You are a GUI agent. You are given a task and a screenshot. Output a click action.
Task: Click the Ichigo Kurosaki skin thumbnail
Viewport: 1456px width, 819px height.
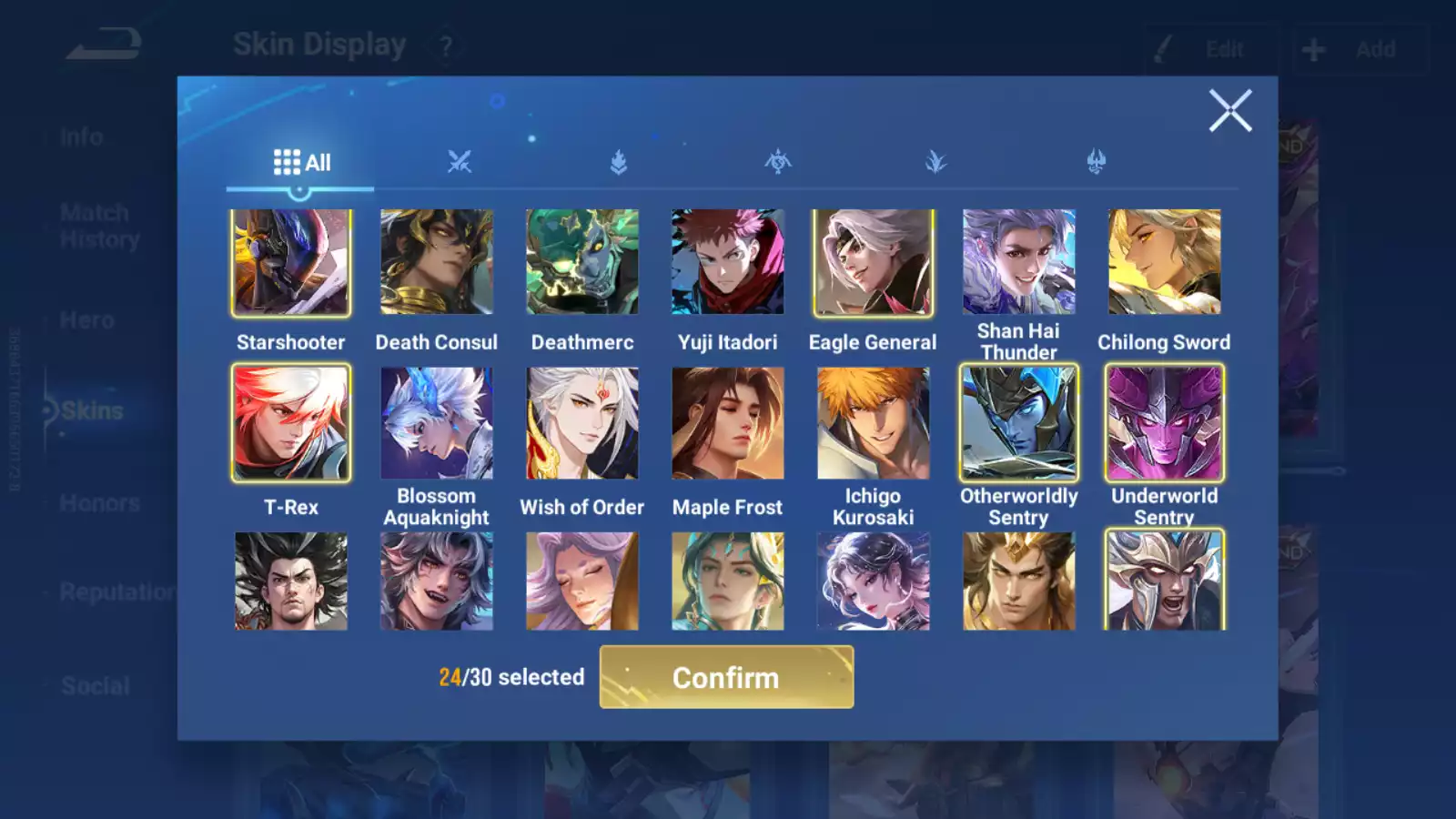(x=872, y=423)
